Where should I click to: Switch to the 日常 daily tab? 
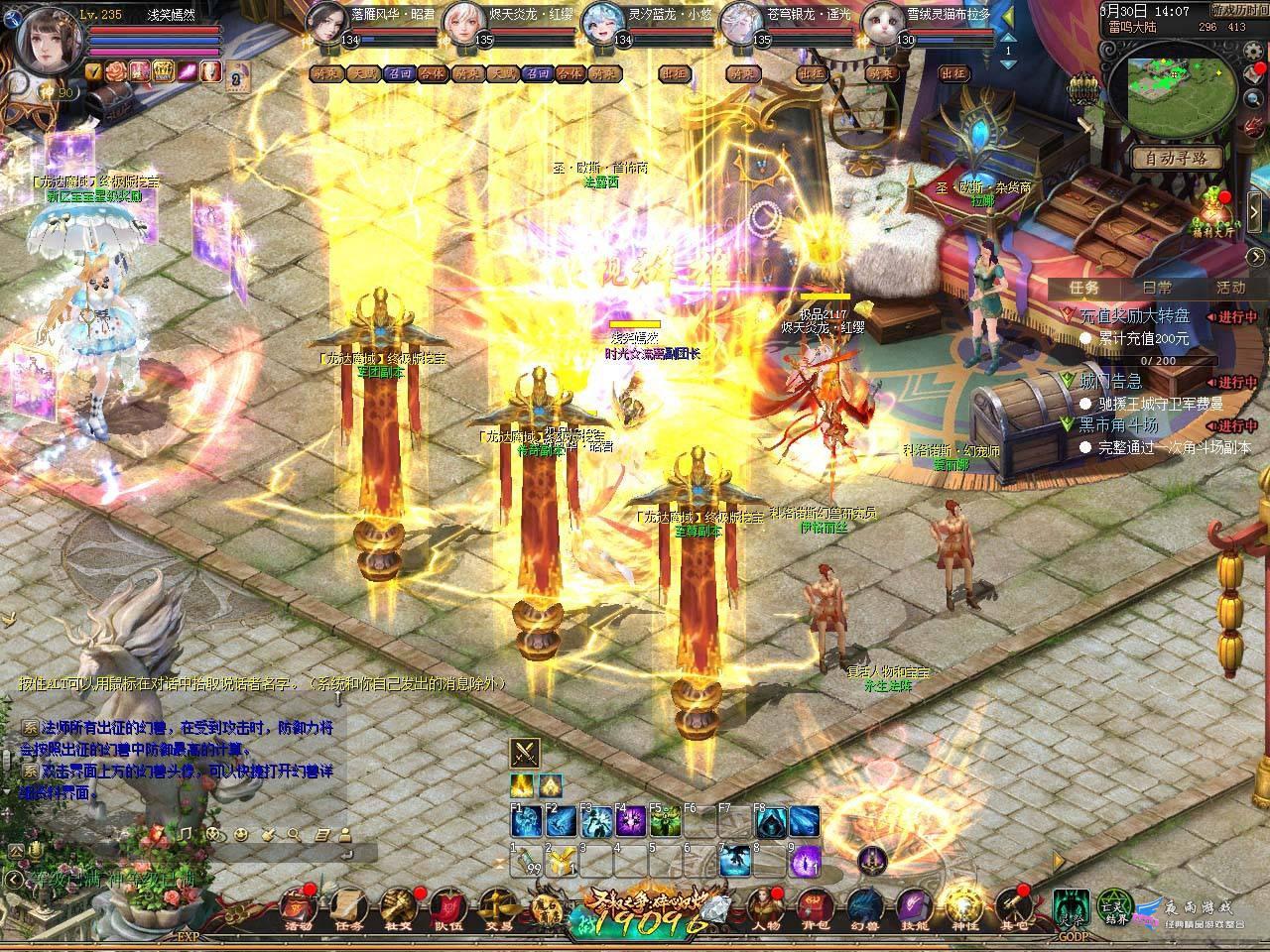pos(1157,288)
